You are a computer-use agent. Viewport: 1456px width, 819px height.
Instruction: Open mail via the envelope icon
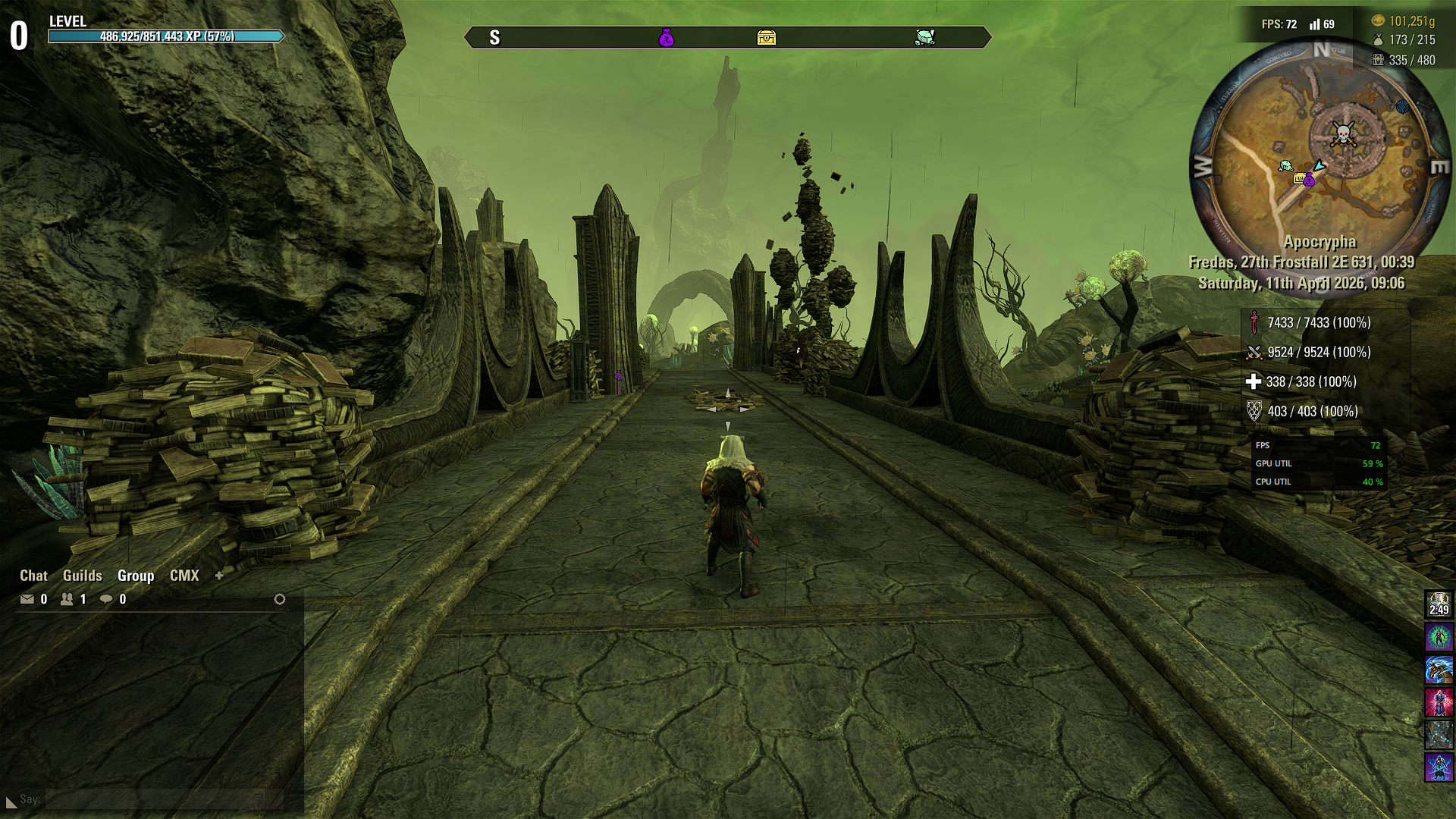point(27,600)
